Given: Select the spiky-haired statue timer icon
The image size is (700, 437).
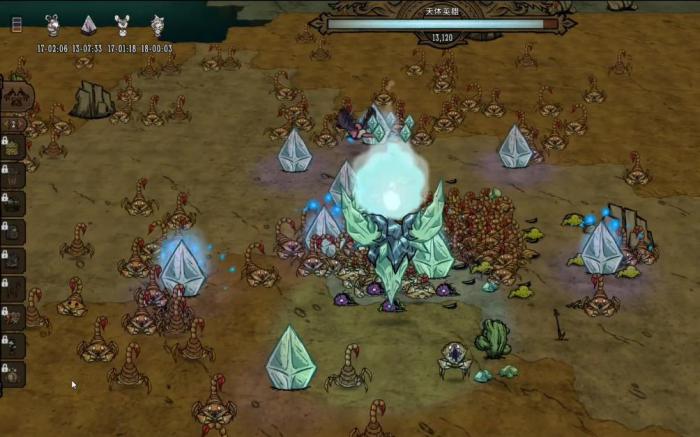Looking at the screenshot, I should (157, 24).
